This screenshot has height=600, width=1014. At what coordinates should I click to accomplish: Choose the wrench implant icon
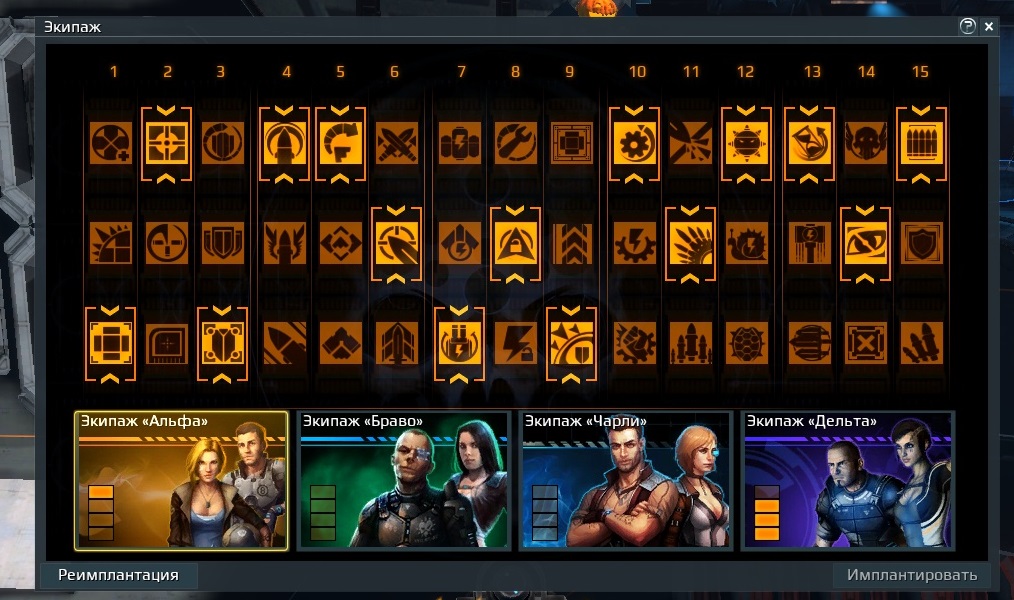coord(515,143)
